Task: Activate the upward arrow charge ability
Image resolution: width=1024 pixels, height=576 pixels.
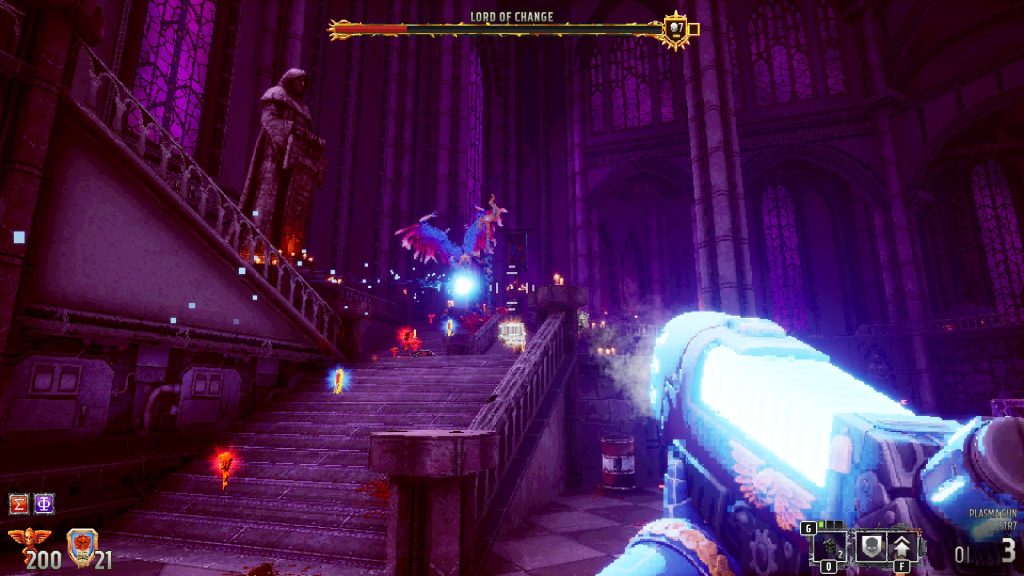Action: pos(902,546)
